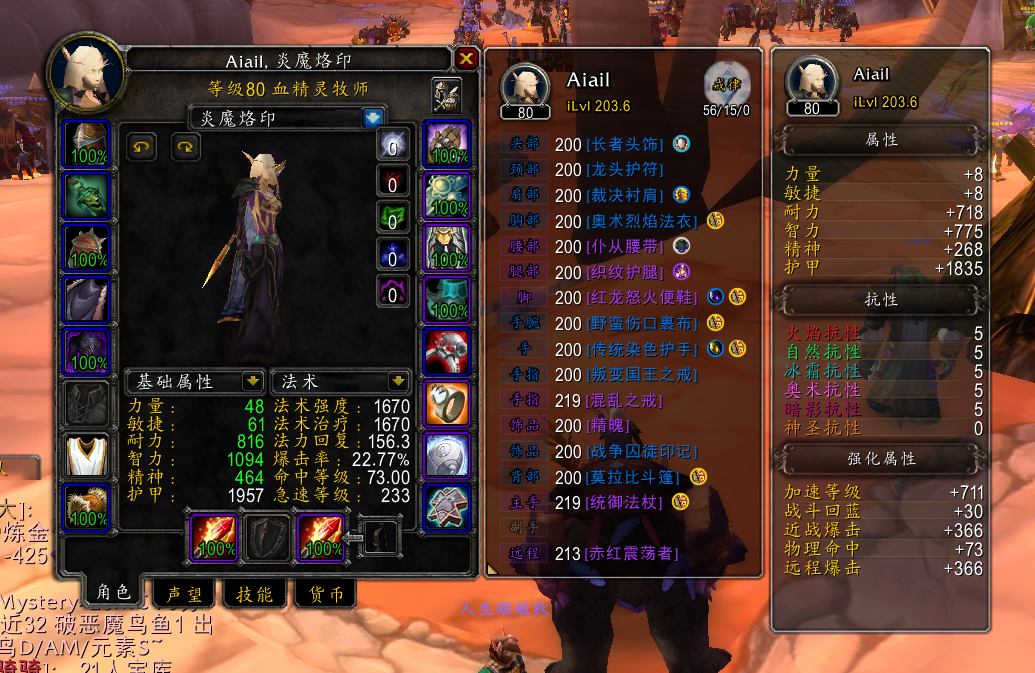This screenshot has width=1035, height=673.
Task: Choose the gold ring equipment slot
Action: coord(447,403)
